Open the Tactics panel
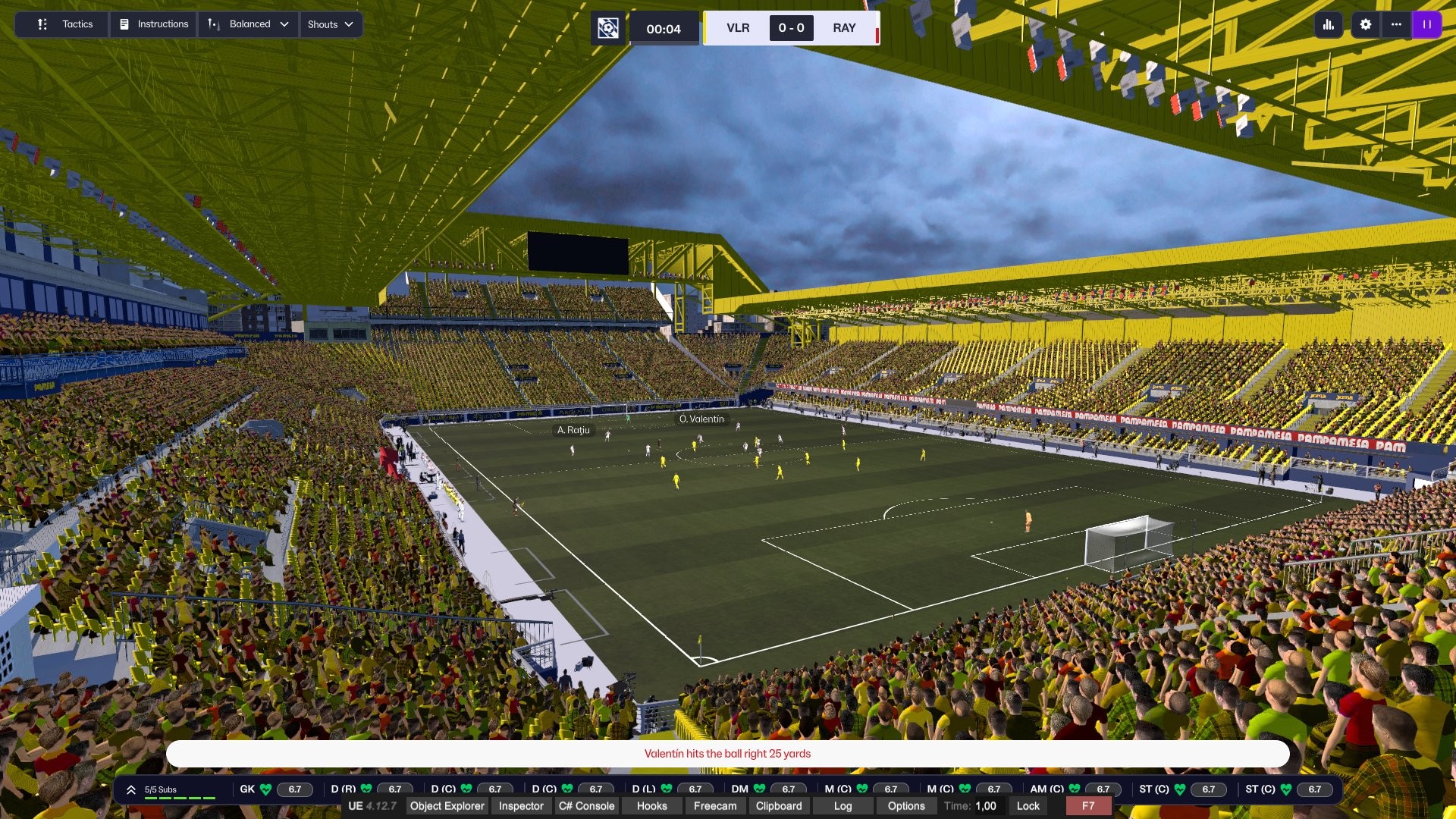Viewport: 1456px width, 819px height. pyautogui.click(x=65, y=24)
